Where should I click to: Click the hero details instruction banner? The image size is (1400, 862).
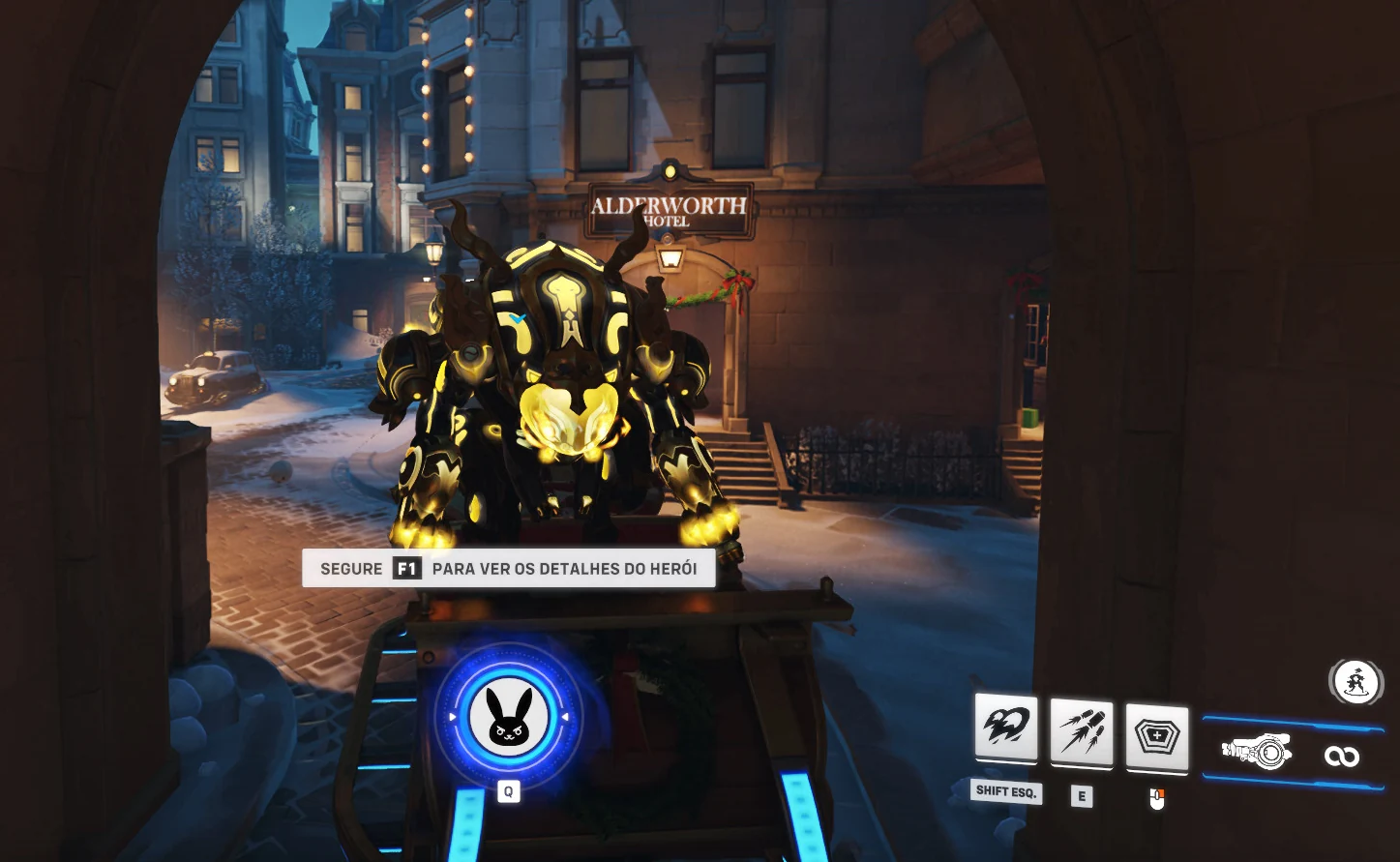509,569
